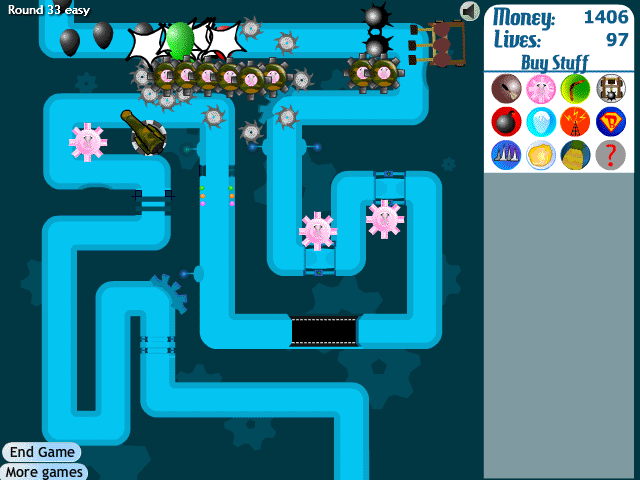Image resolution: width=640 pixels, height=480 pixels.
Task: Open the More games link
Action: pos(44,472)
